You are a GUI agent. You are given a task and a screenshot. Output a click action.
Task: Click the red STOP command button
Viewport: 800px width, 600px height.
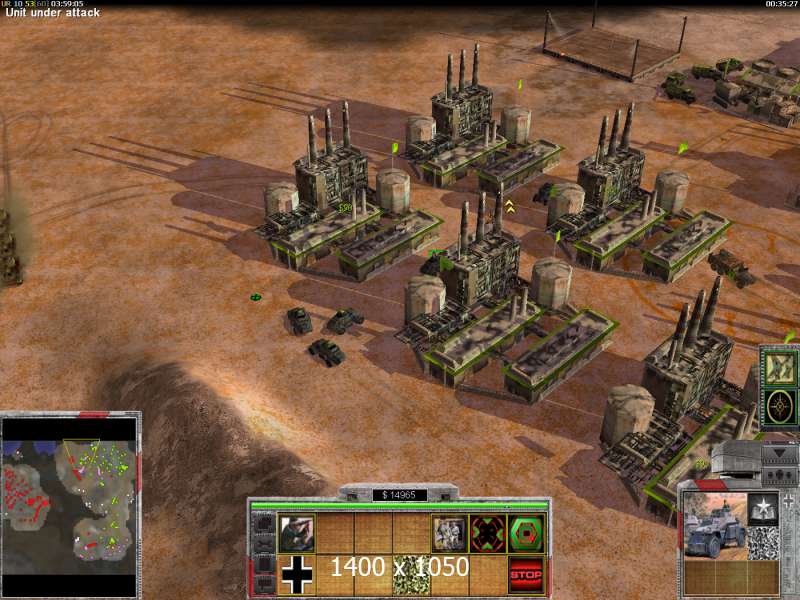point(526,574)
